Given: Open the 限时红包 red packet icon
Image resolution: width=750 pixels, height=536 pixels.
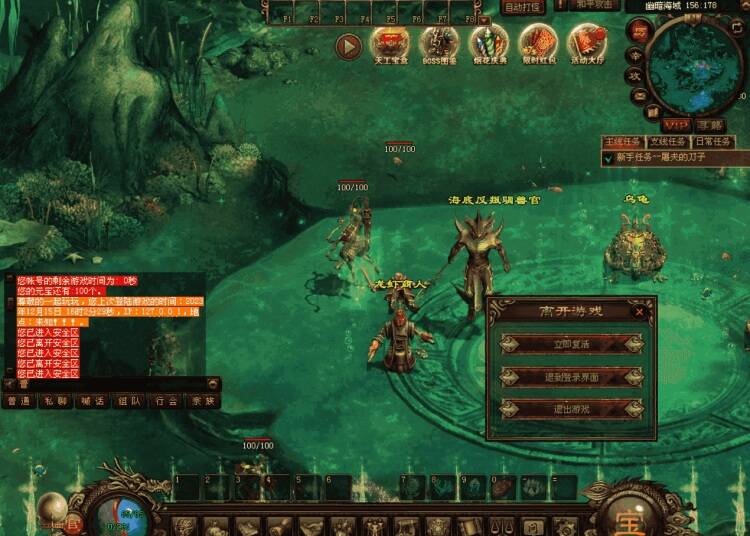Looking at the screenshot, I should click(x=537, y=43).
